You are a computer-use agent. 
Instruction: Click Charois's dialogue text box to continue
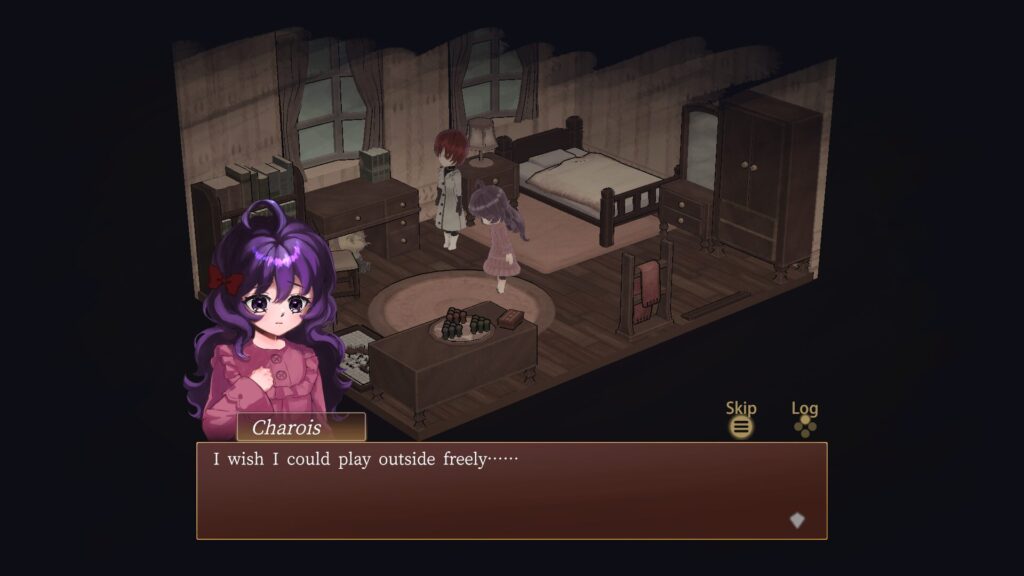(511, 490)
